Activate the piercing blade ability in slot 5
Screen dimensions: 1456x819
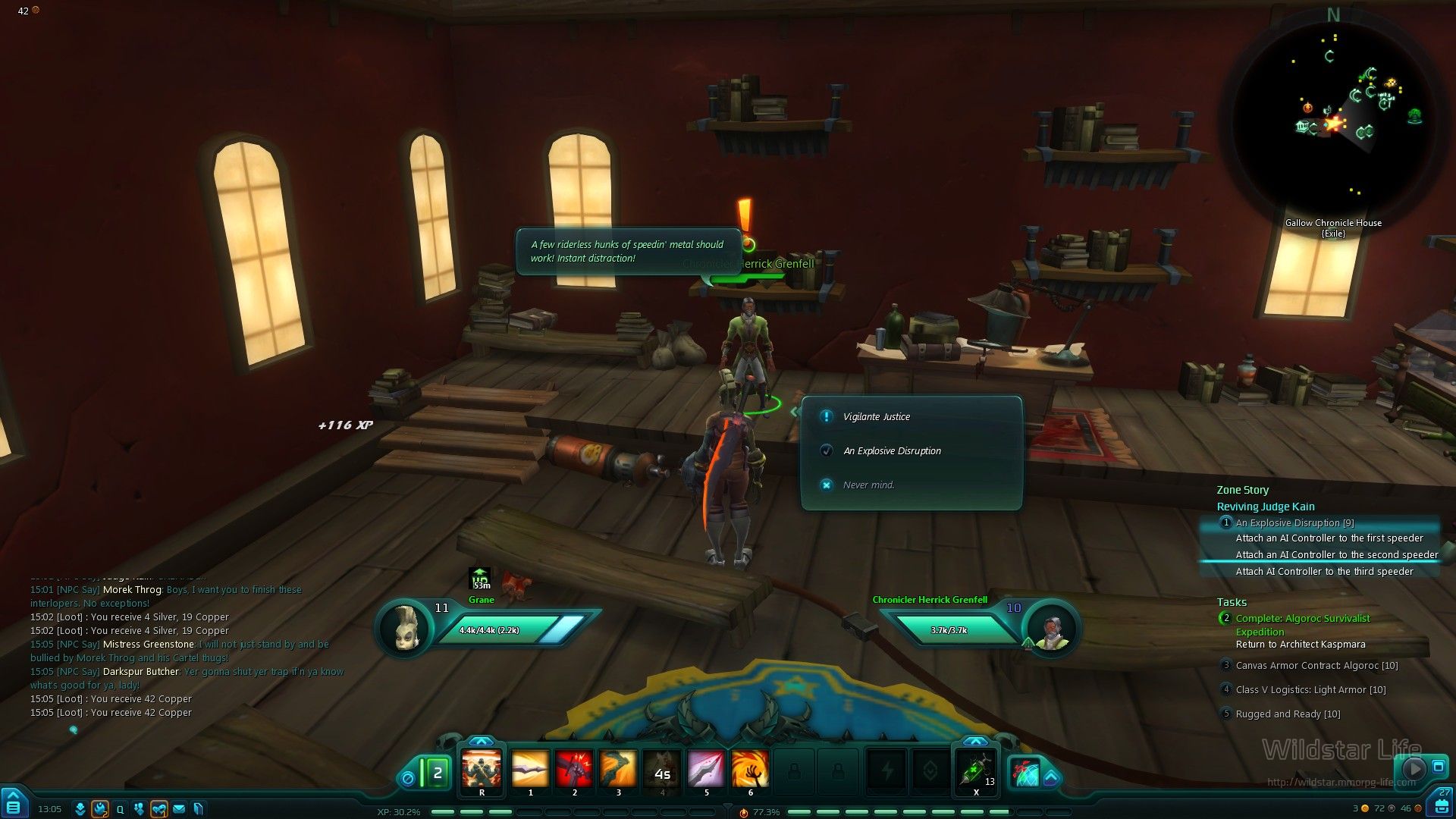click(706, 769)
